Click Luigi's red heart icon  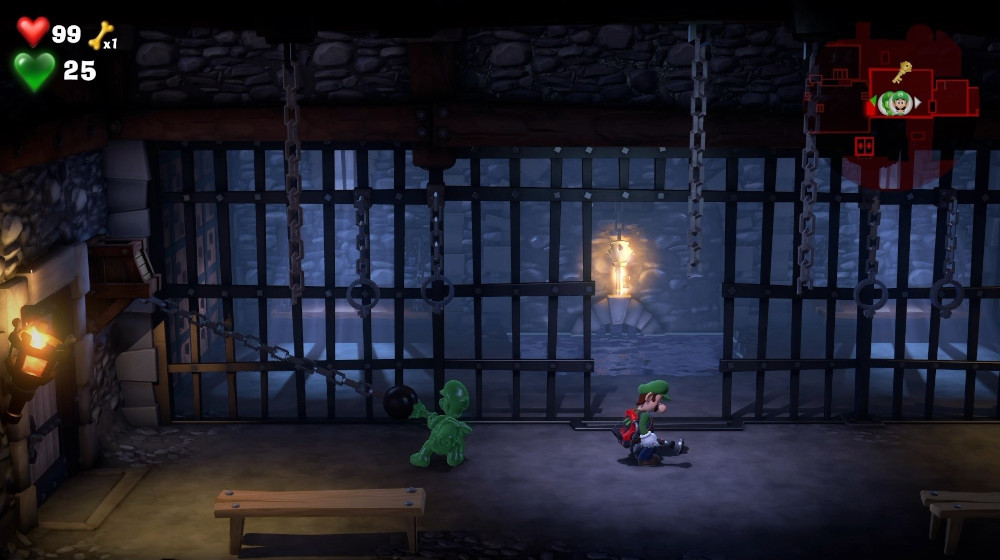[33, 32]
